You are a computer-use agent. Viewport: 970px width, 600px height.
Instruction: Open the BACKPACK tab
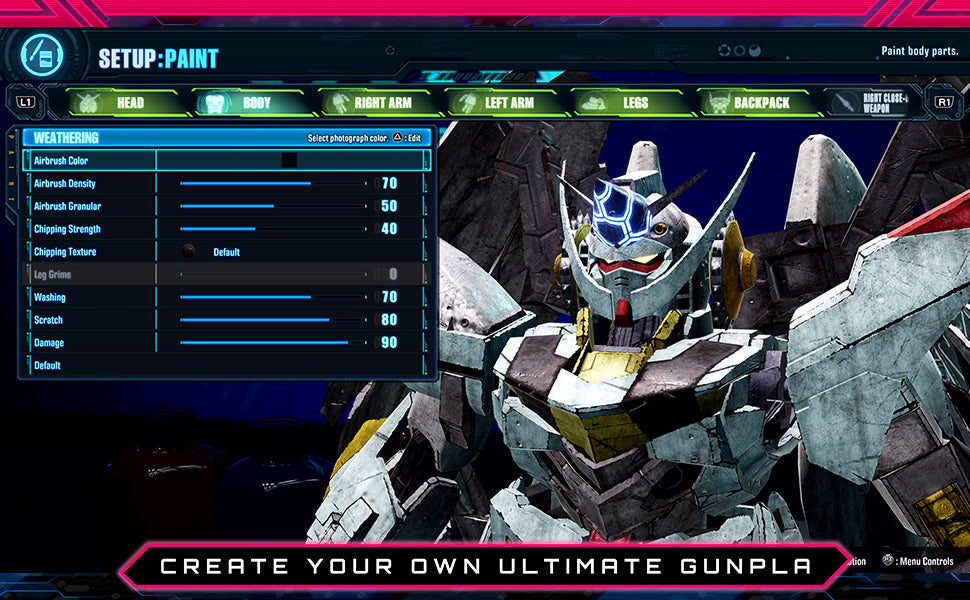[750, 102]
